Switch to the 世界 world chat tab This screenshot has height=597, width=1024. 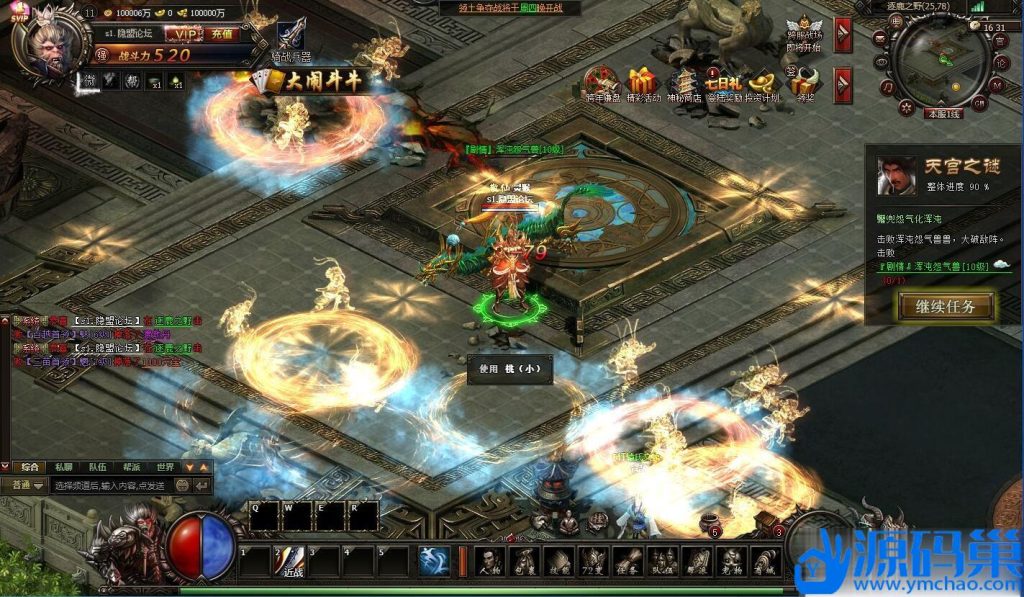click(165, 467)
